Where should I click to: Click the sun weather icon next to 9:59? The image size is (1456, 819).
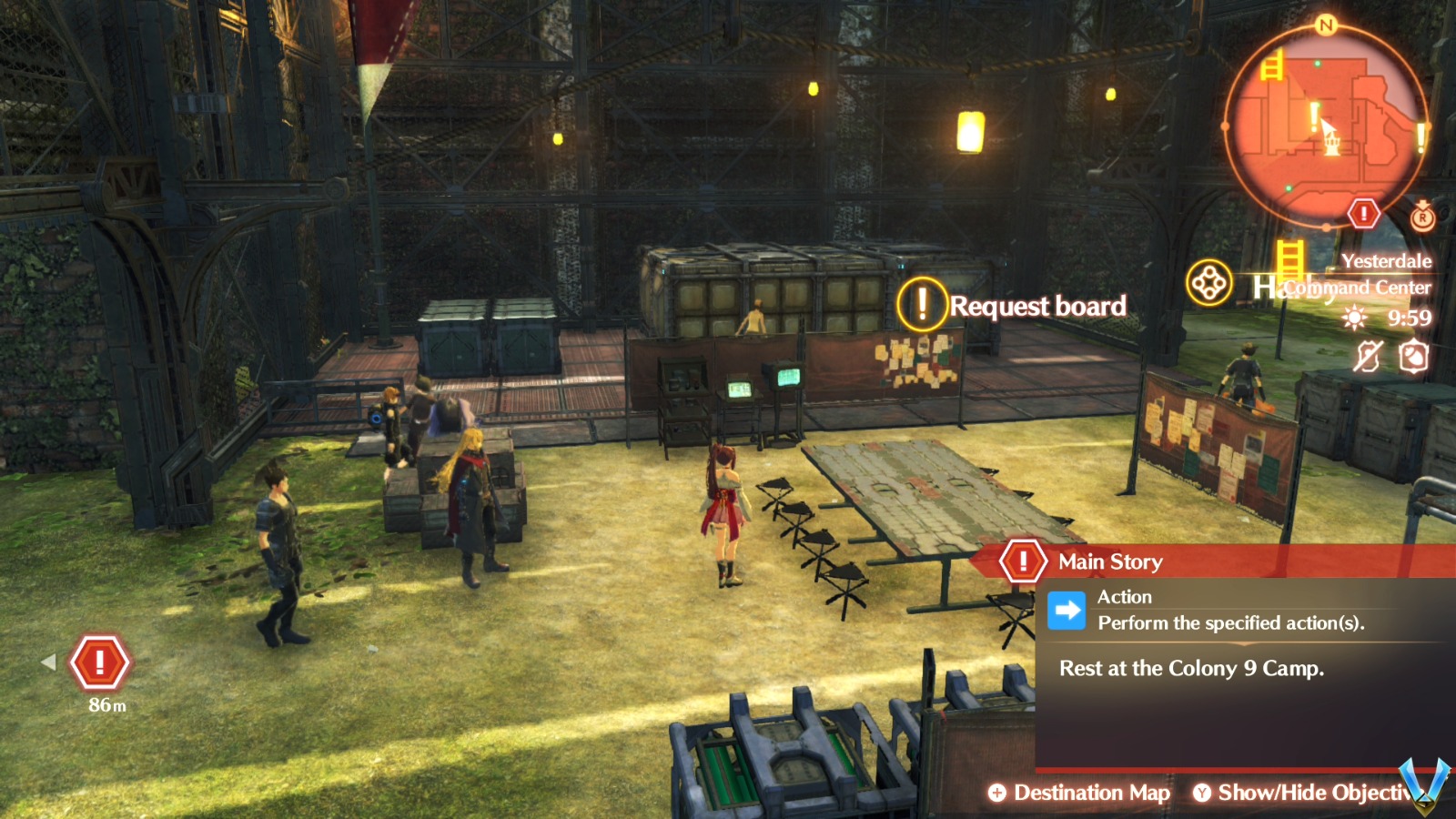1355,317
